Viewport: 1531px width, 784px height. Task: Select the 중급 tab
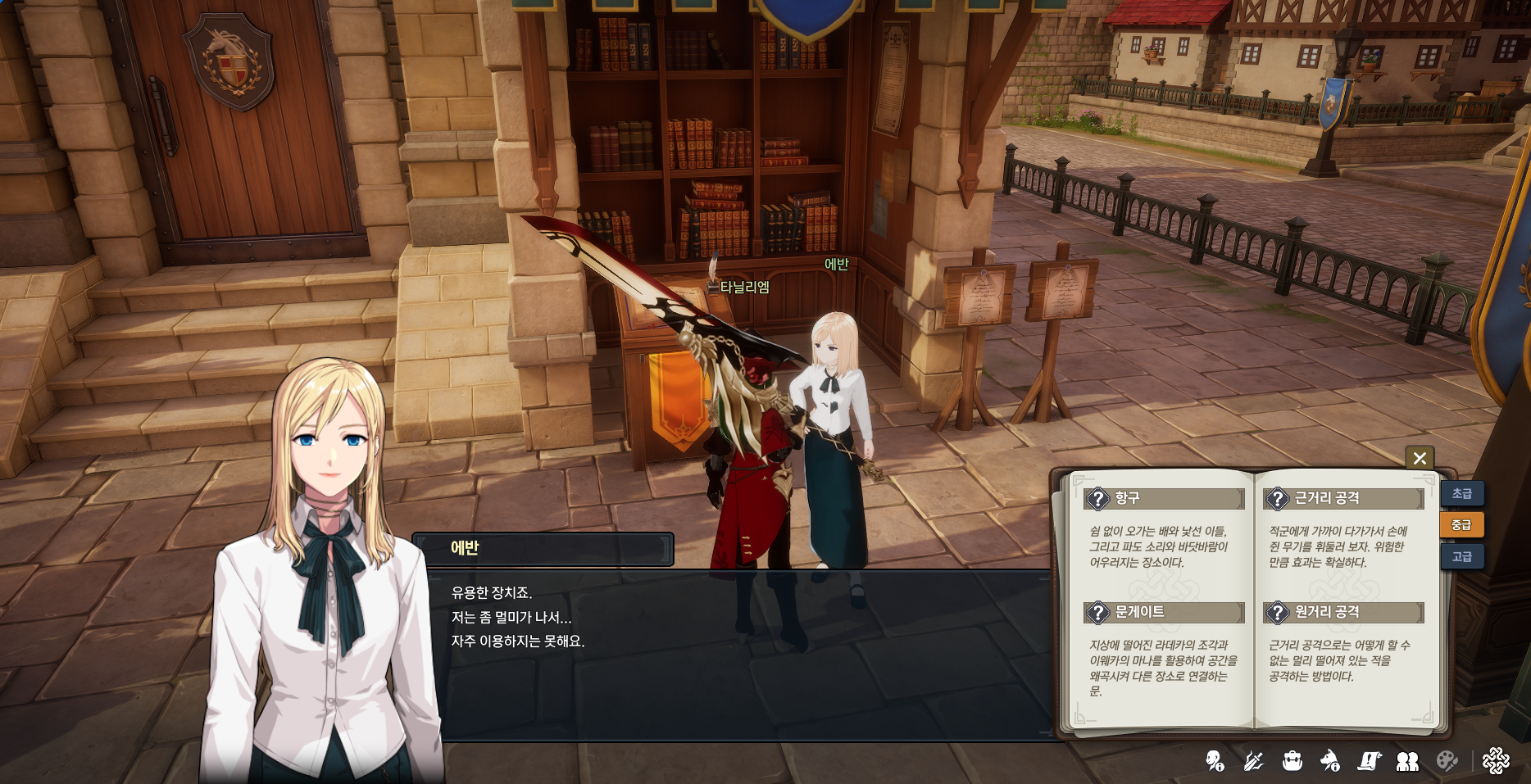pyautogui.click(x=1461, y=524)
